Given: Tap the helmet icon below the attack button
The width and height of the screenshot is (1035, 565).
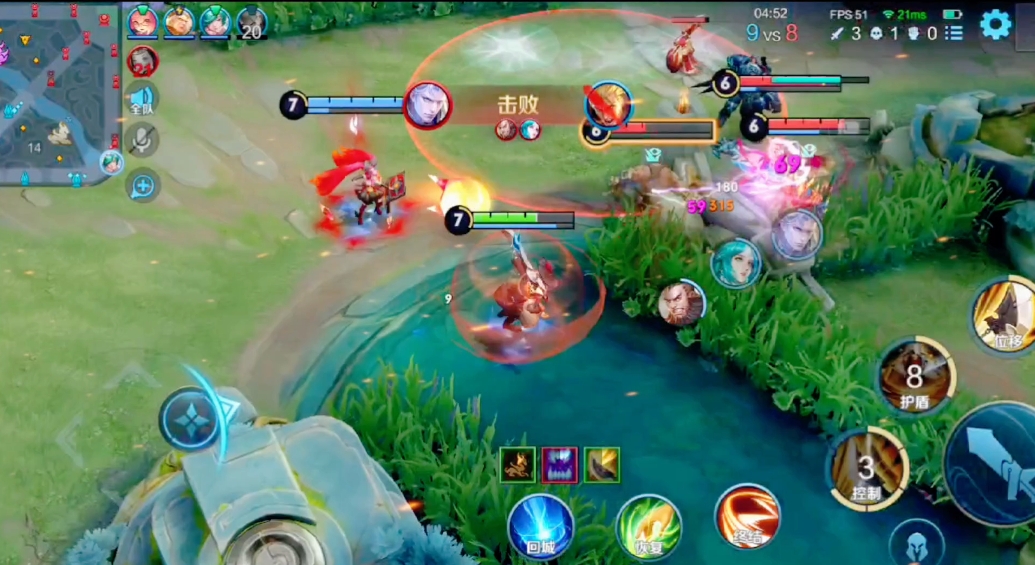Looking at the screenshot, I should coord(916,542).
